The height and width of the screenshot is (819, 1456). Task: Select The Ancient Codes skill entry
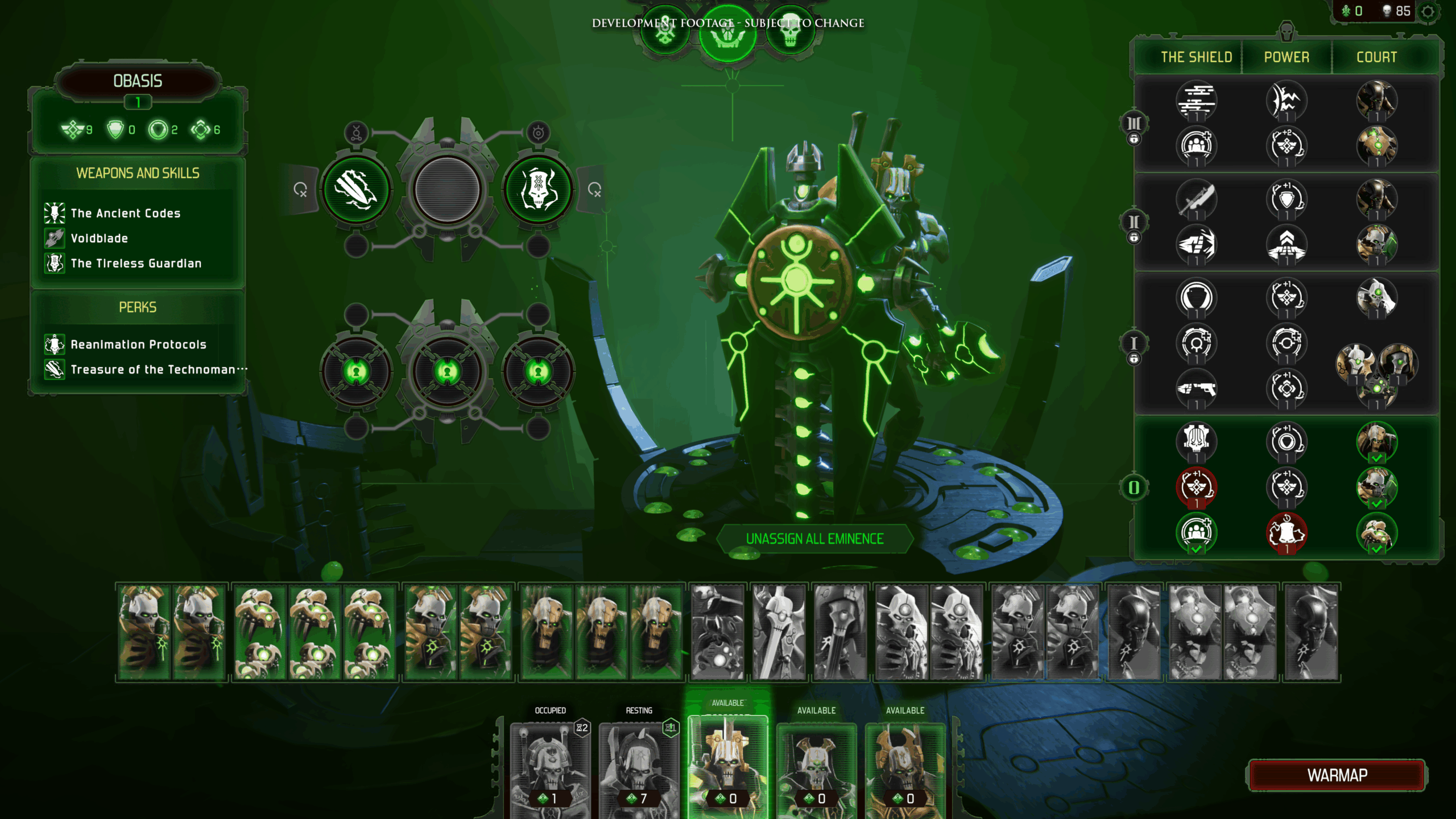coord(125,213)
